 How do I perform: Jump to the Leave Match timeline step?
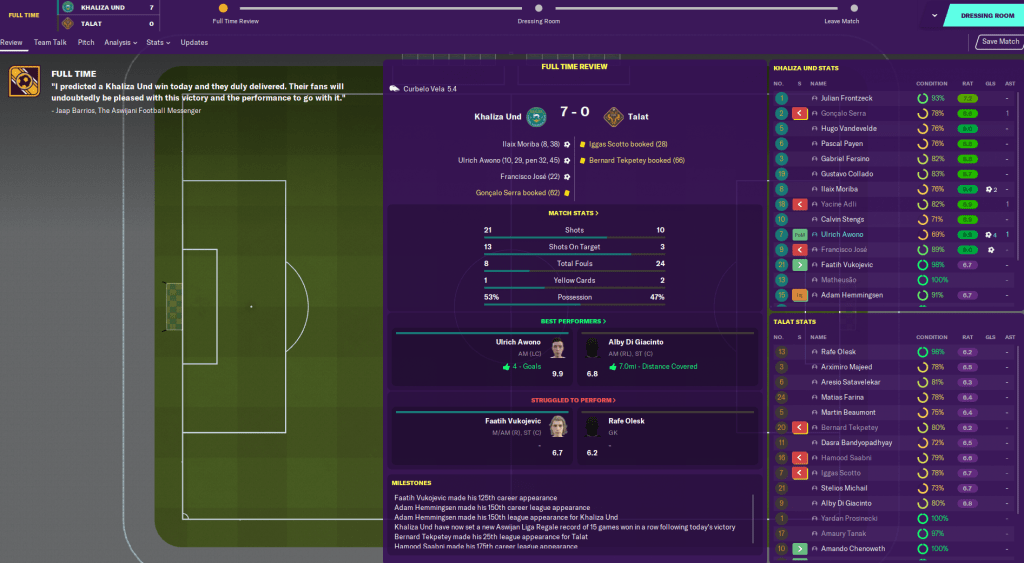pyautogui.click(x=842, y=9)
